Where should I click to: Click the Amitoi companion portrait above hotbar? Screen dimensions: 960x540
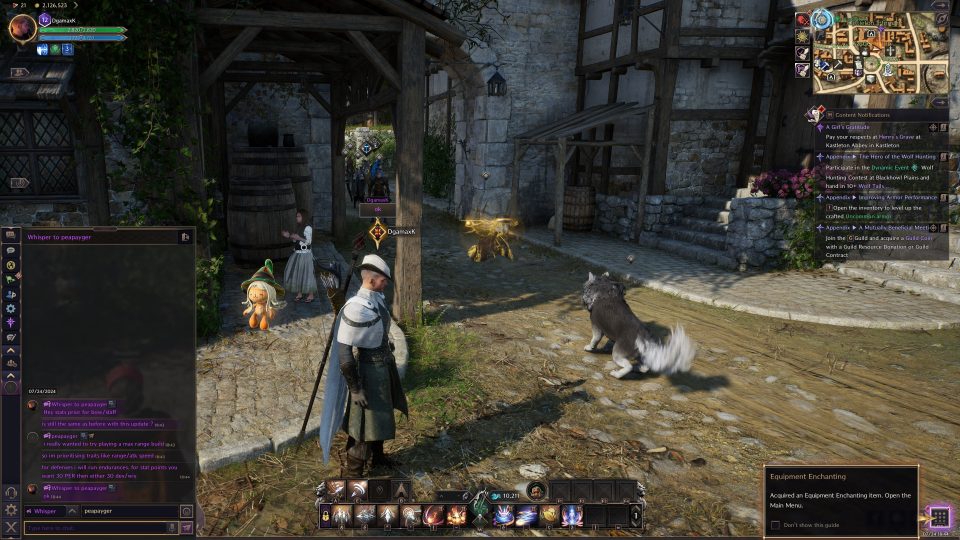click(x=537, y=490)
